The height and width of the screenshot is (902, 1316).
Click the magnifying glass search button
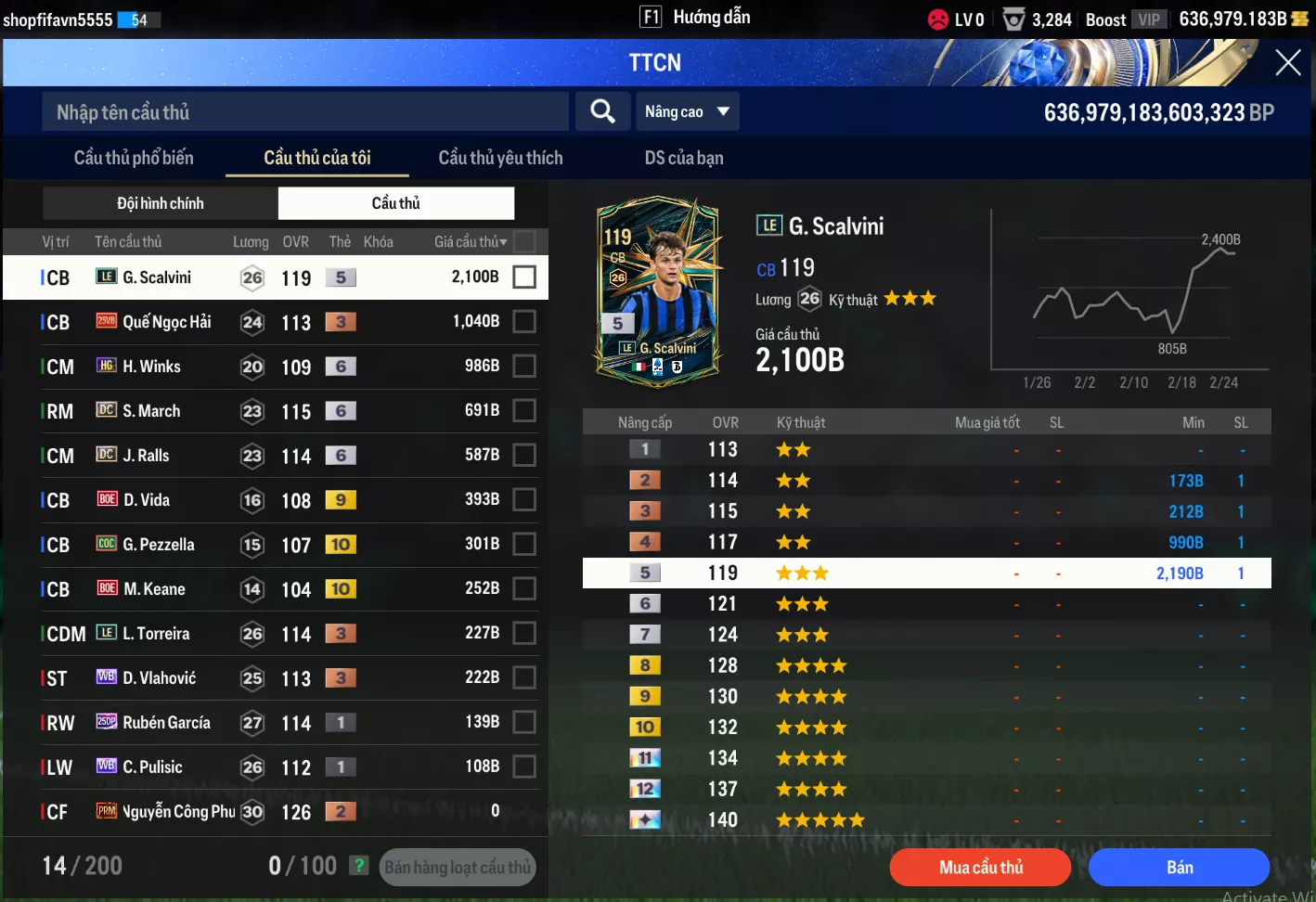point(602,112)
